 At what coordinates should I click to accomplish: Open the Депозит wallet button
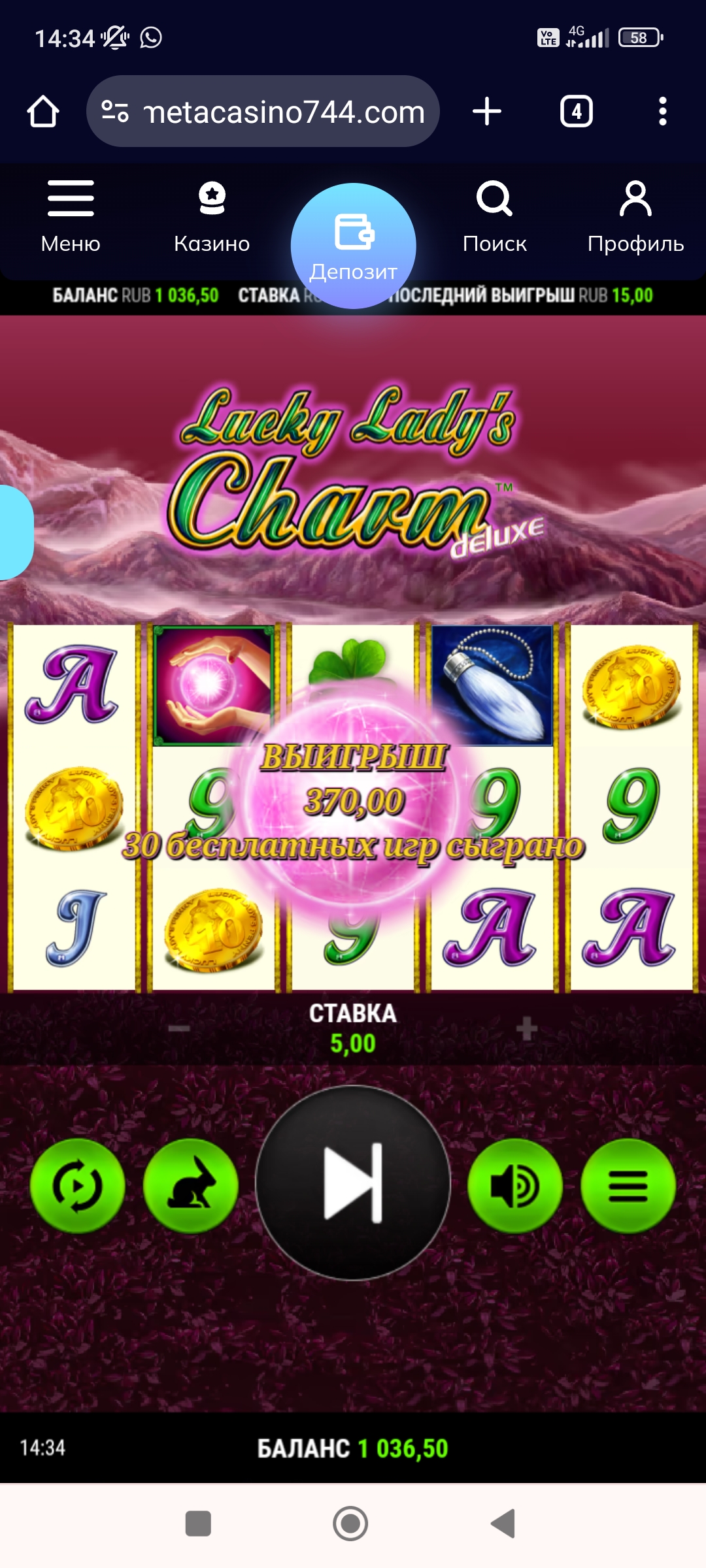[354, 246]
